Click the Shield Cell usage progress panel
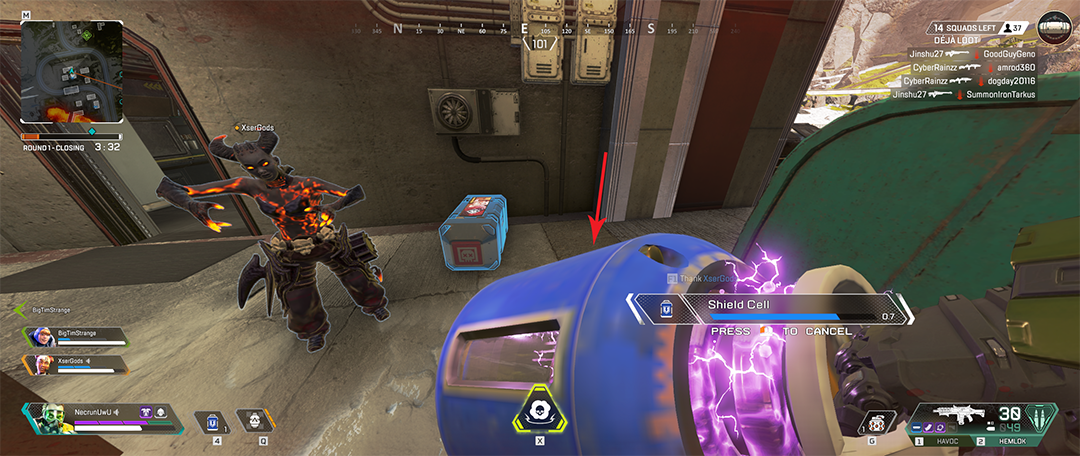Image resolution: width=1080 pixels, height=456 pixels. (770, 309)
